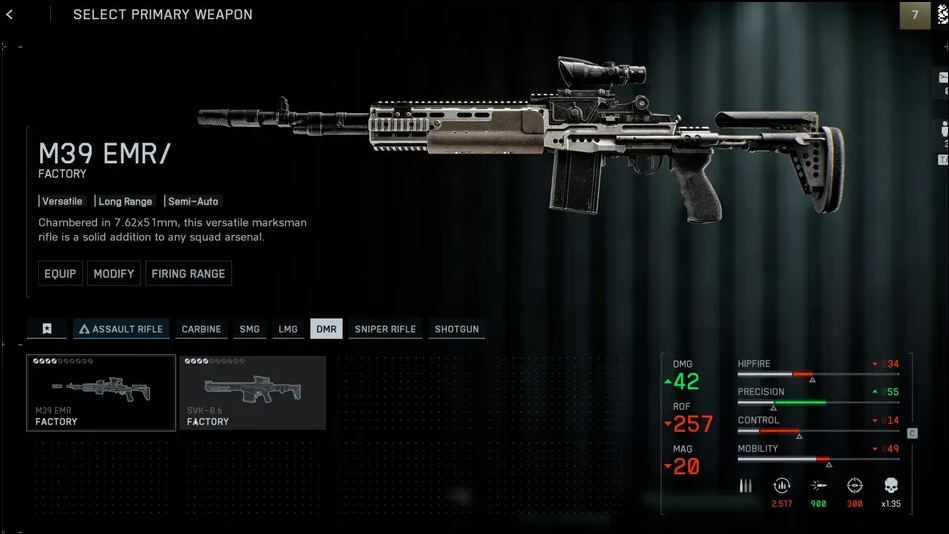
Task: Switch to the Shotgun category
Action: click(457, 329)
